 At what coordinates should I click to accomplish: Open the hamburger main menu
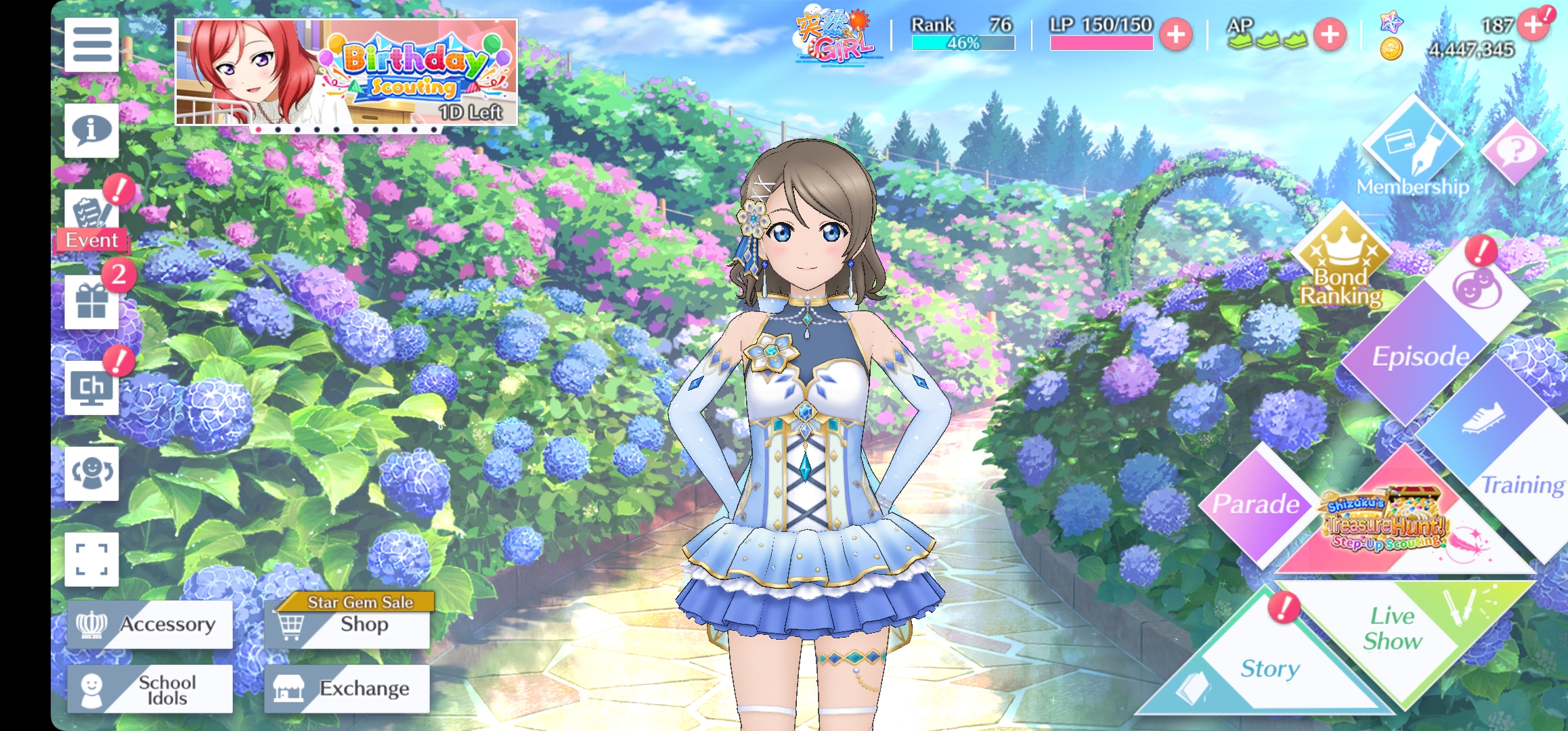(91, 45)
